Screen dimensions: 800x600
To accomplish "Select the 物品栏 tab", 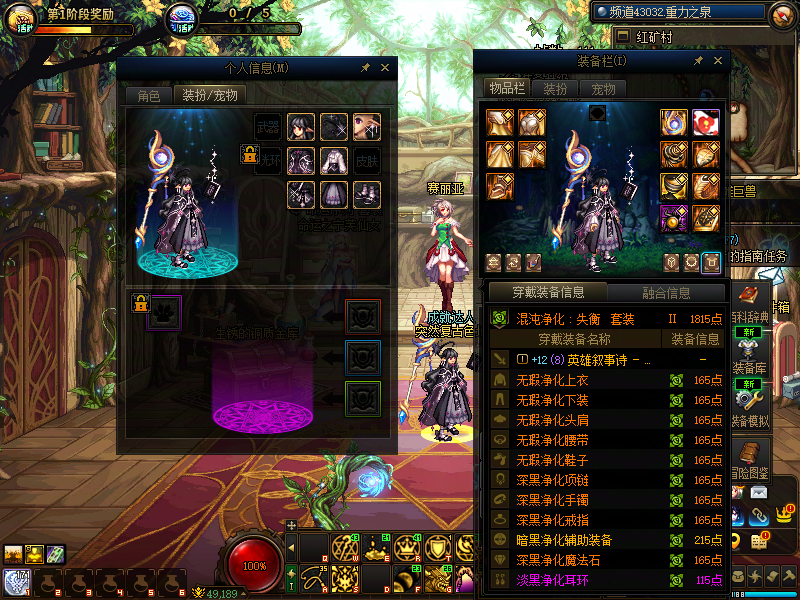I will 506,89.
